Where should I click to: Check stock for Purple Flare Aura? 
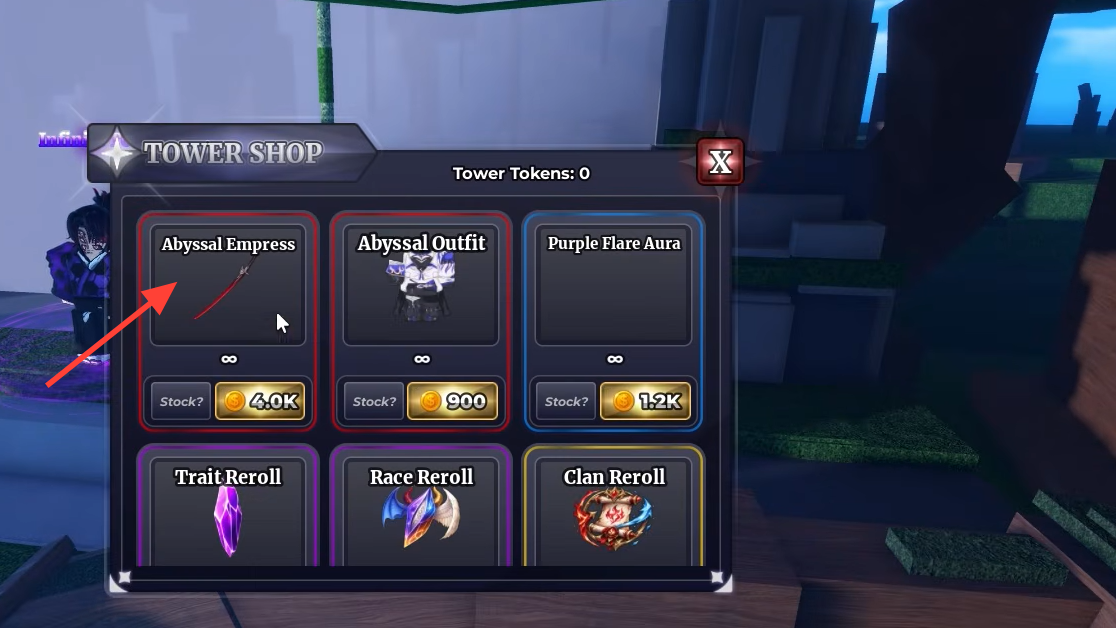pyautogui.click(x=567, y=401)
